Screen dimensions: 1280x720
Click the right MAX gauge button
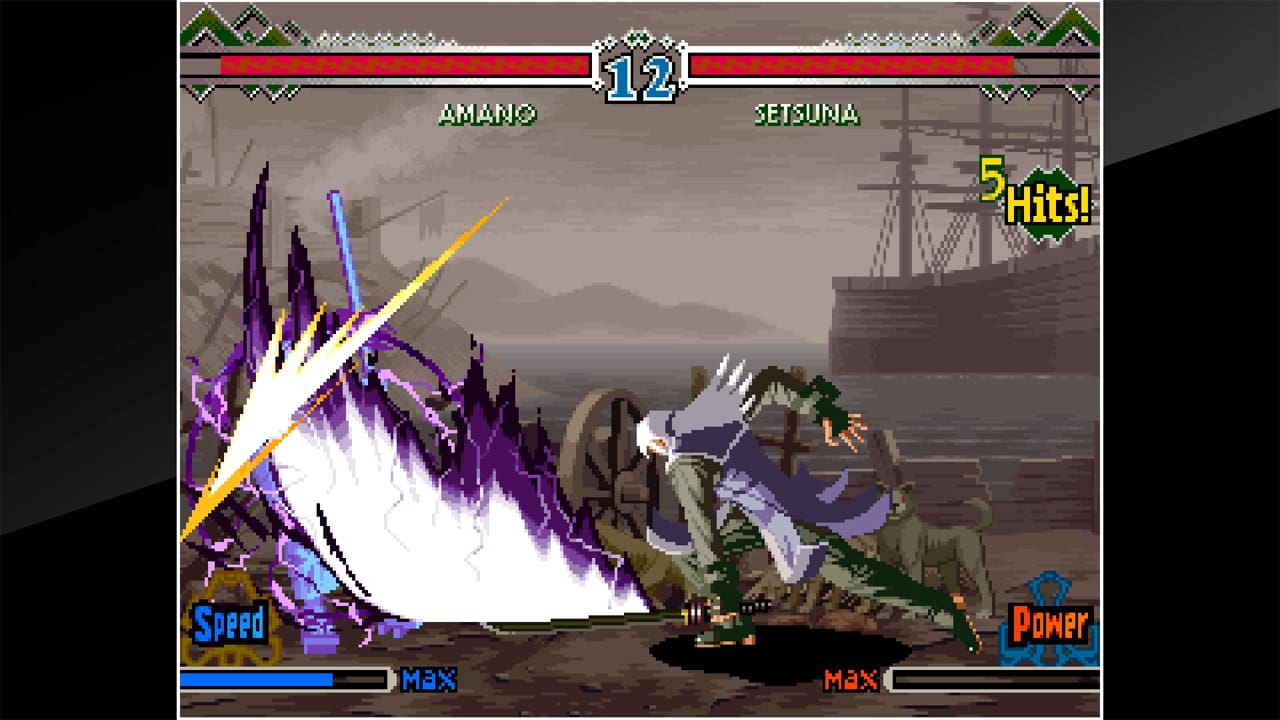coord(850,678)
